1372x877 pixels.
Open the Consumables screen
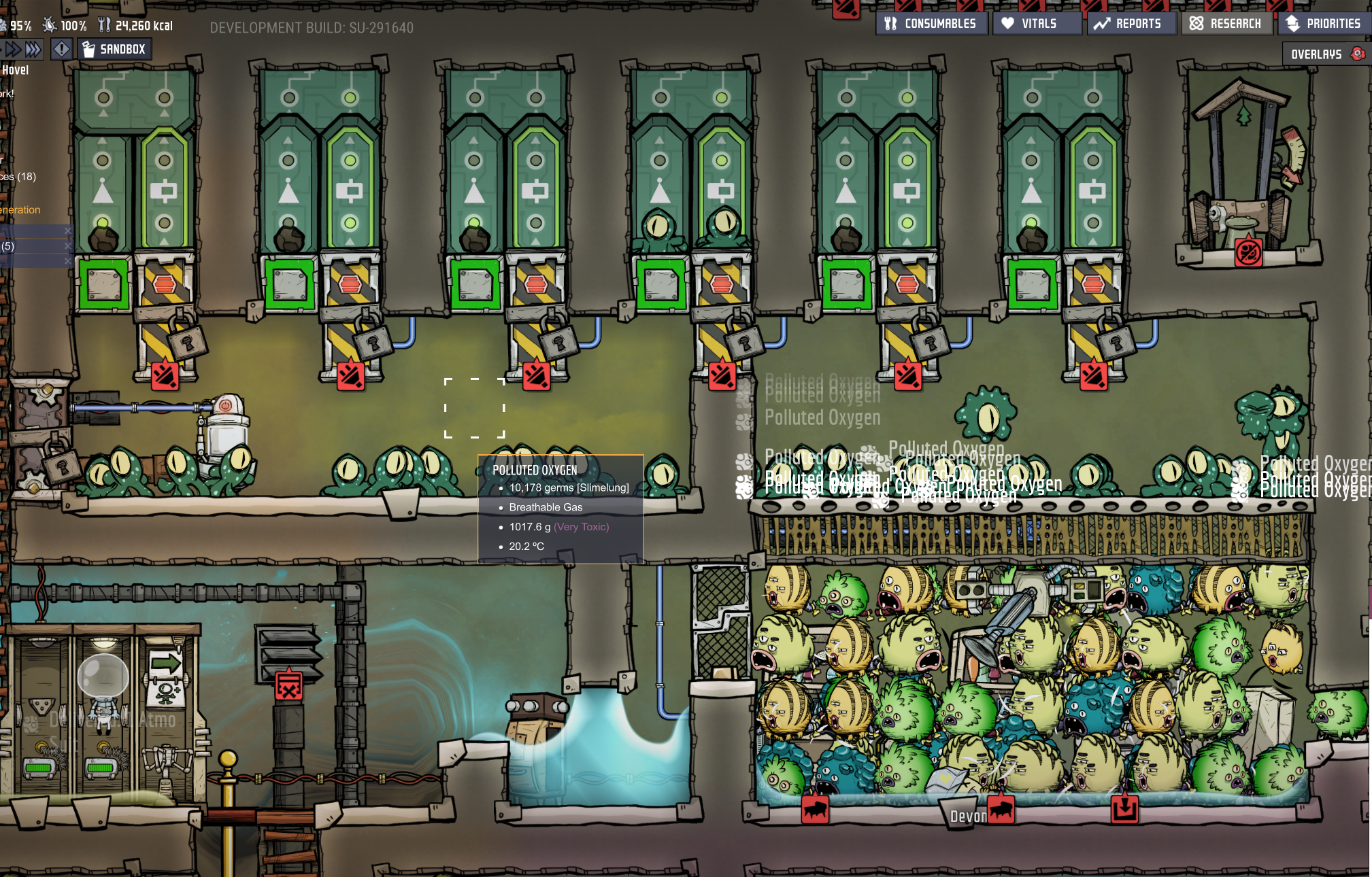(931, 24)
